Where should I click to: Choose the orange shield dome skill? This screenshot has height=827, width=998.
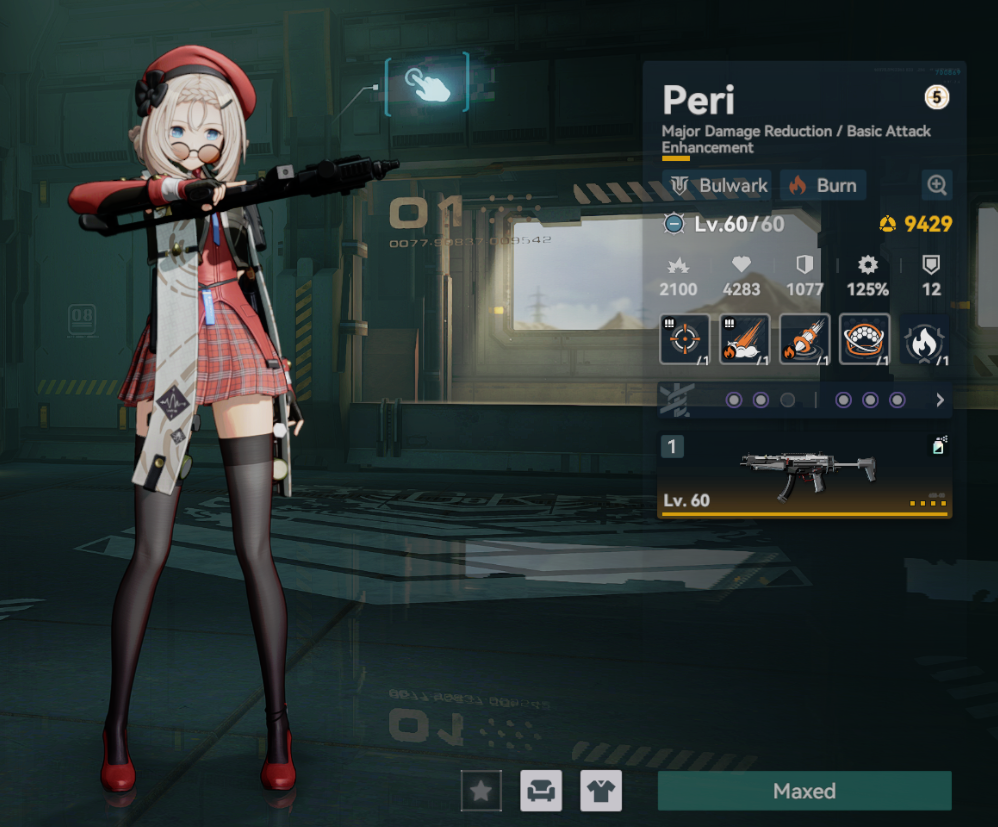point(864,339)
